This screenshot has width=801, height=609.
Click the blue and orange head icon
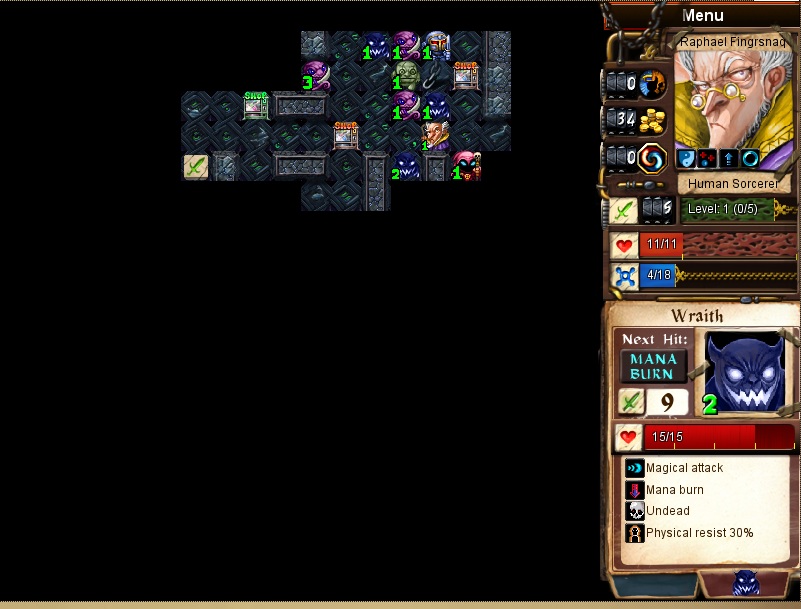[652, 84]
